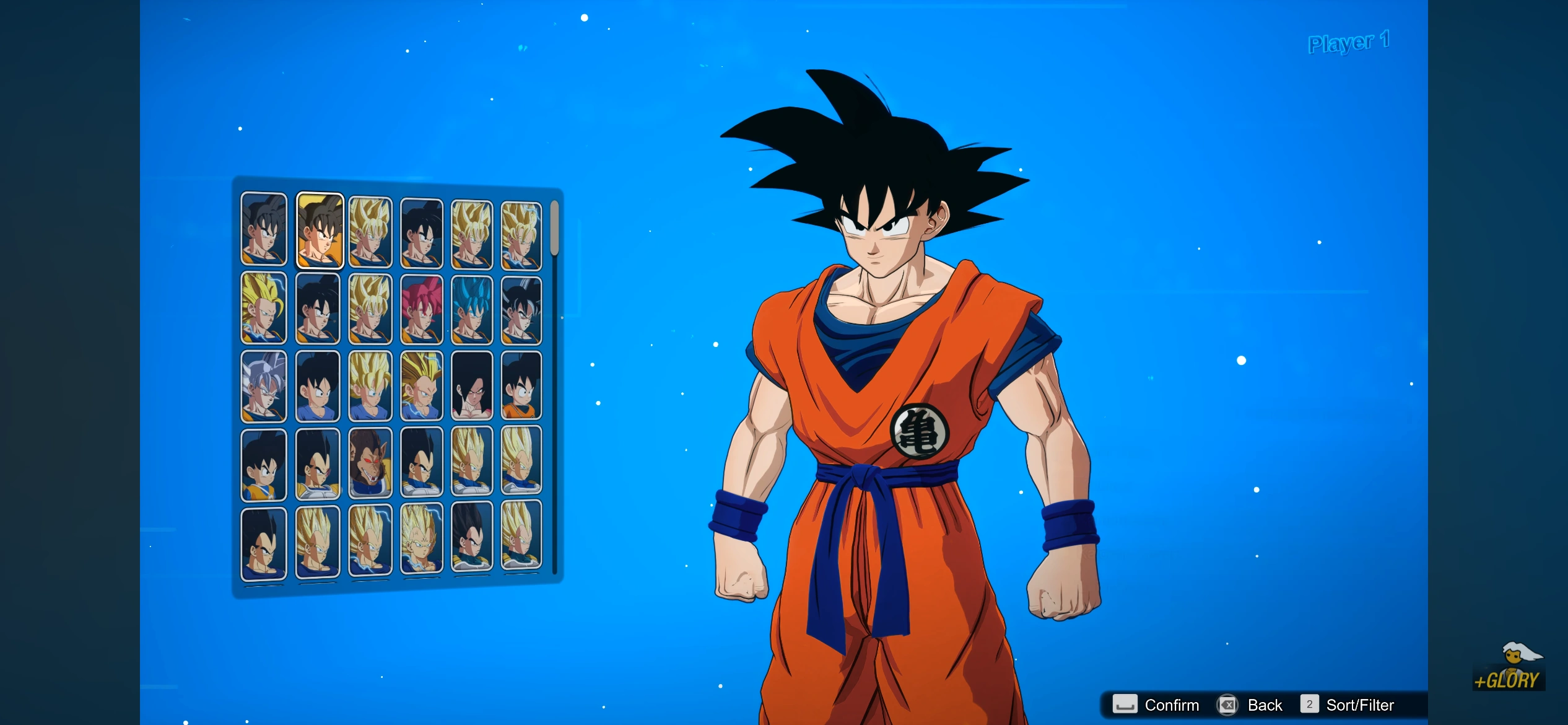
Task: Select the Super Saiyan 3 Goku portrait
Action: point(263,308)
